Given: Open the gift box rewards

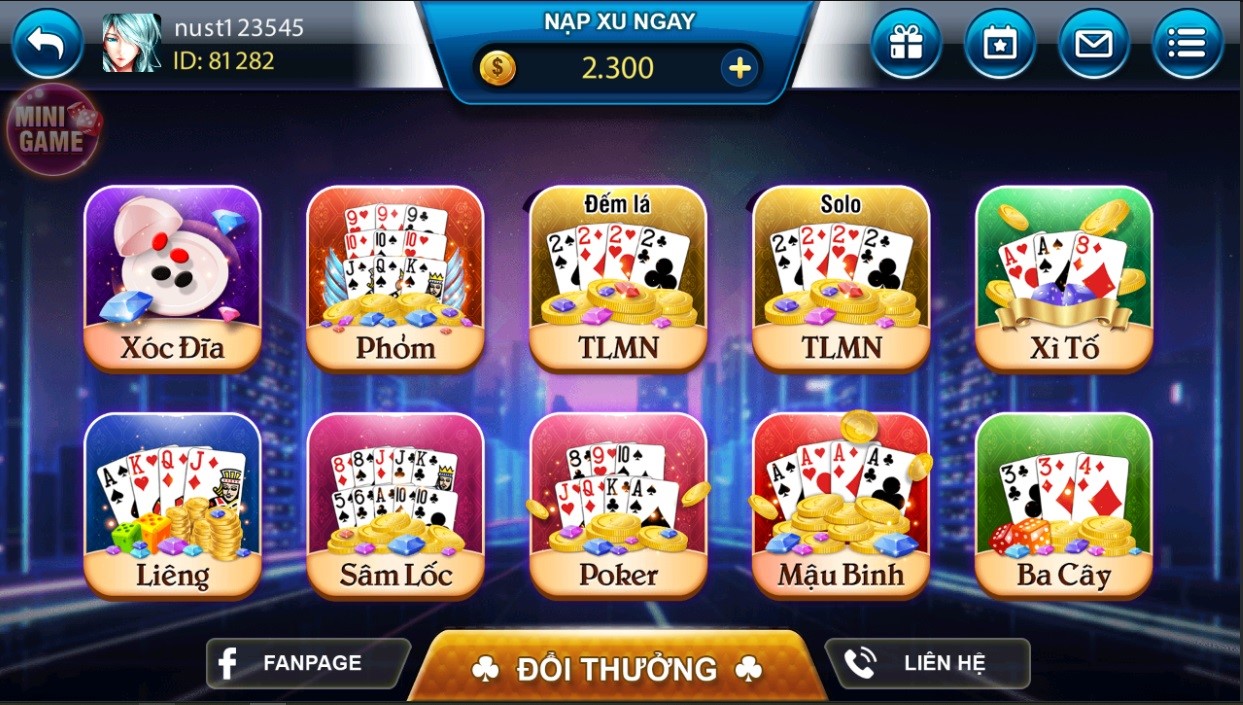Looking at the screenshot, I should (x=905, y=44).
